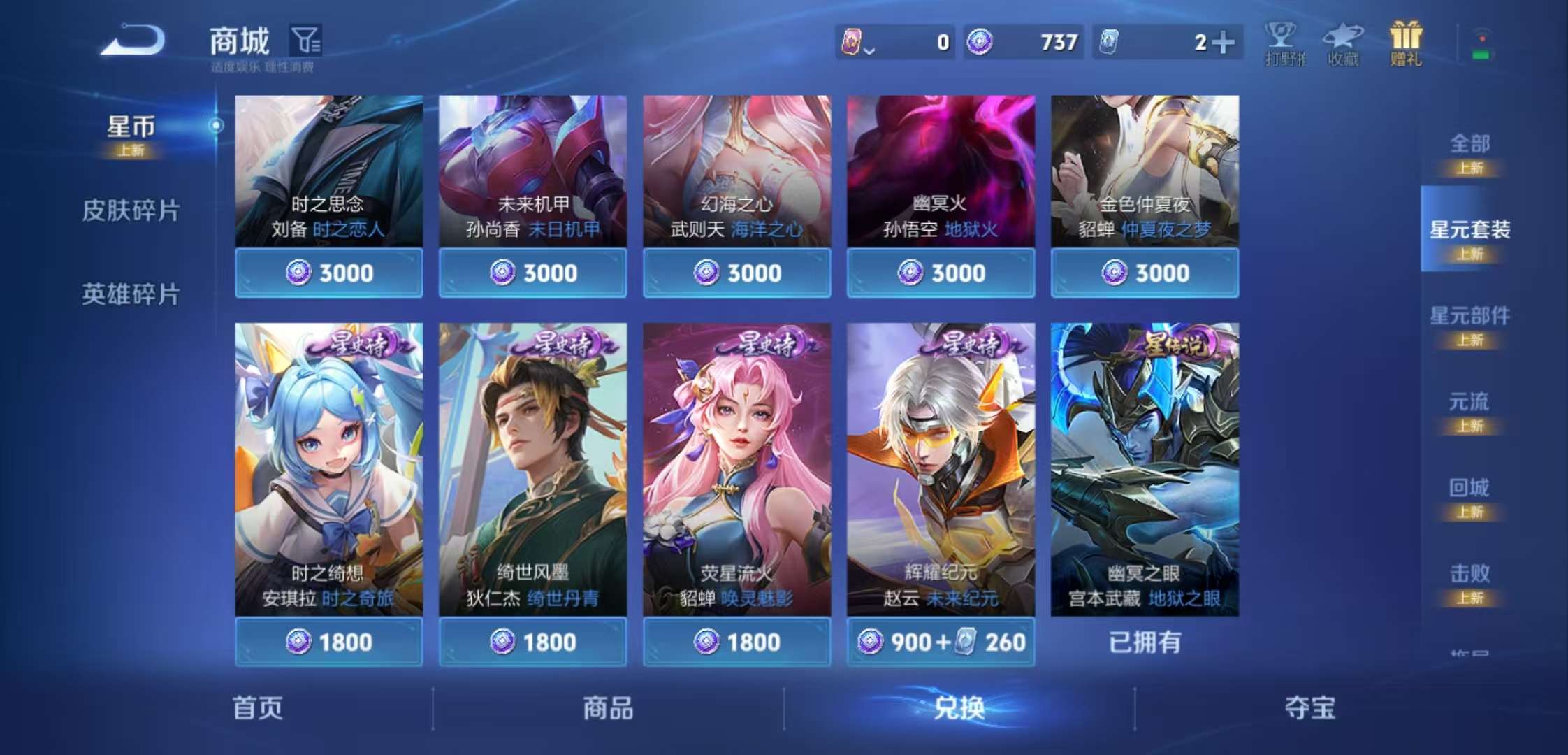
Task: Buy 时之思念 for 3000 star coins
Action: pos(330,273)
